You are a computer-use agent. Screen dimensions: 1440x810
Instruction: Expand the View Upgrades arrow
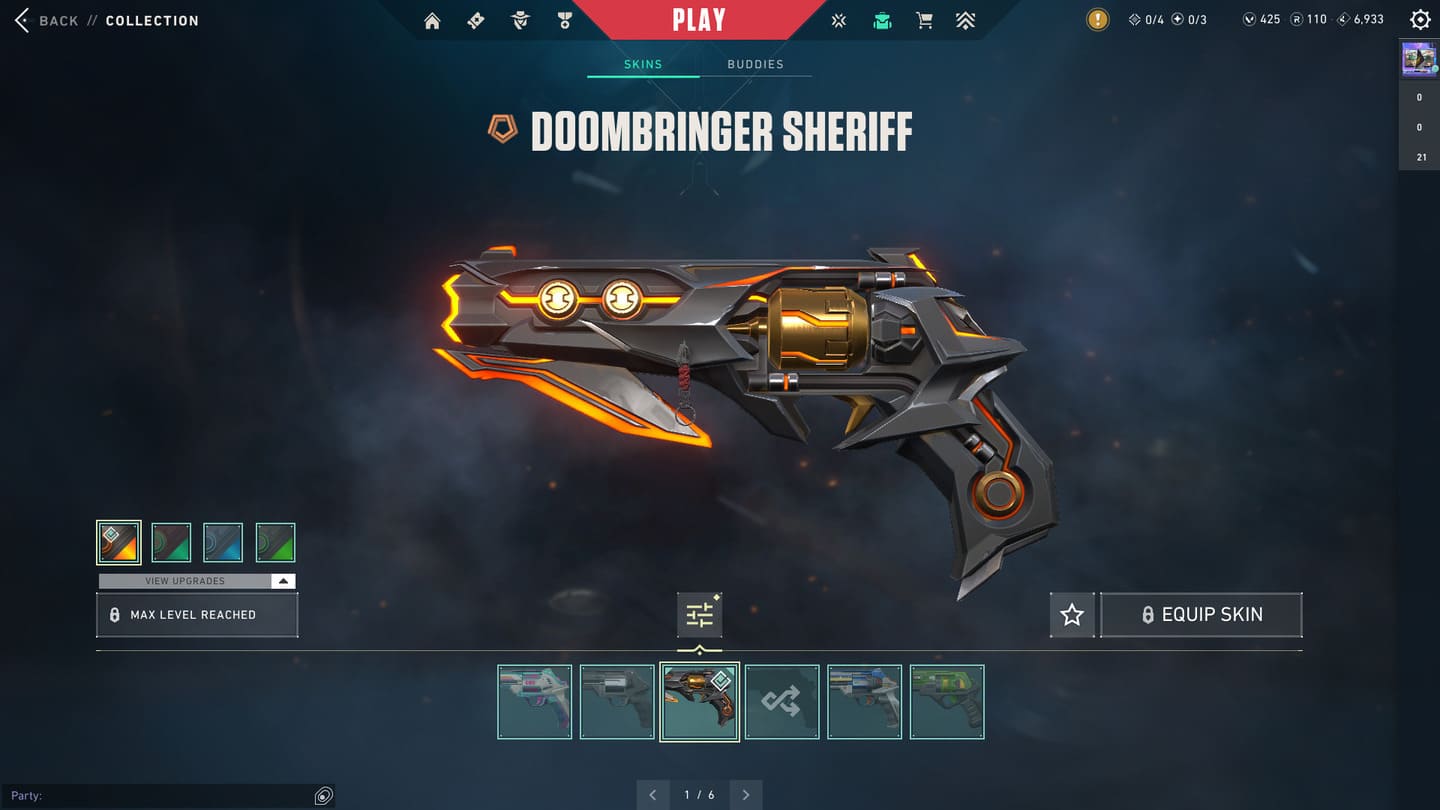point(283,581)
